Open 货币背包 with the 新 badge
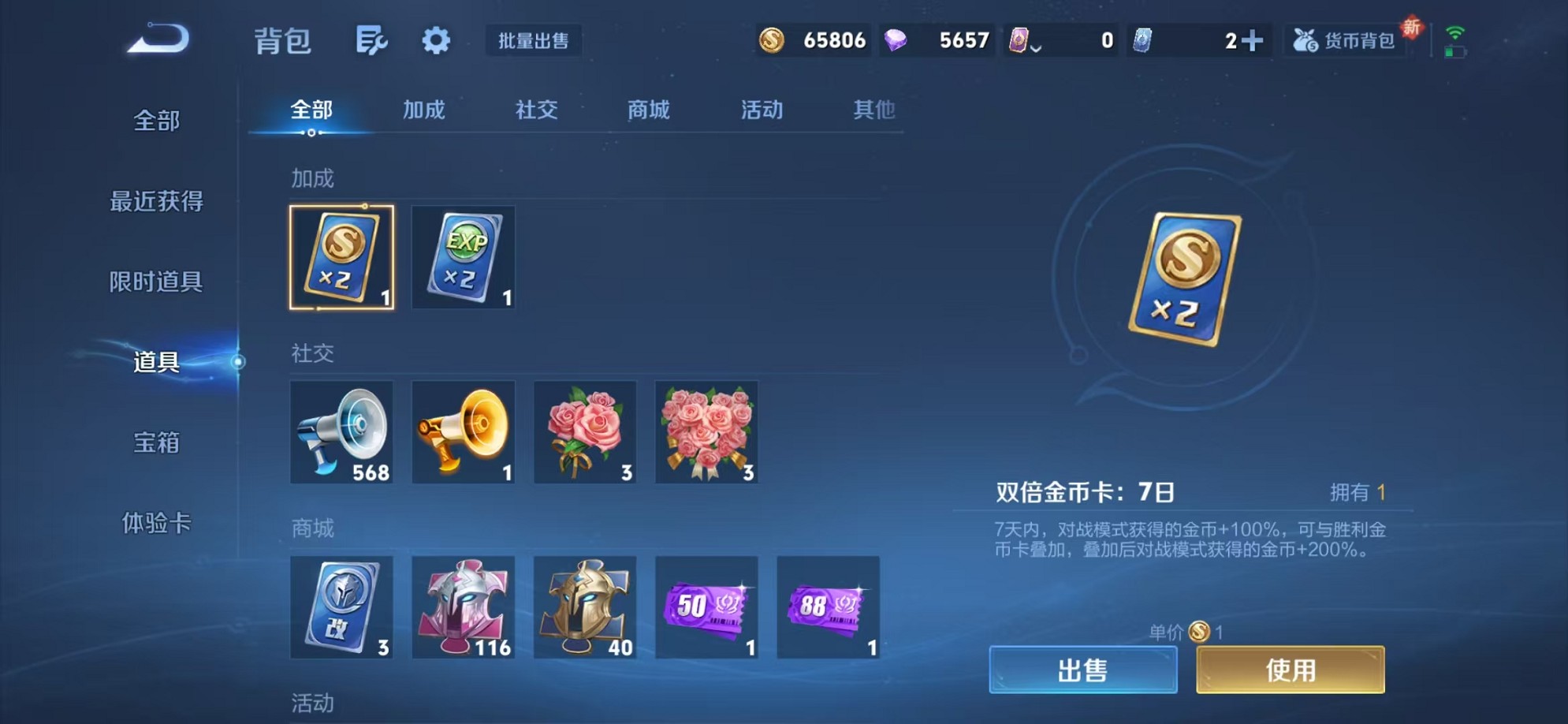The width and height of the screenshot is (1568, 724). pos(1344,41)
